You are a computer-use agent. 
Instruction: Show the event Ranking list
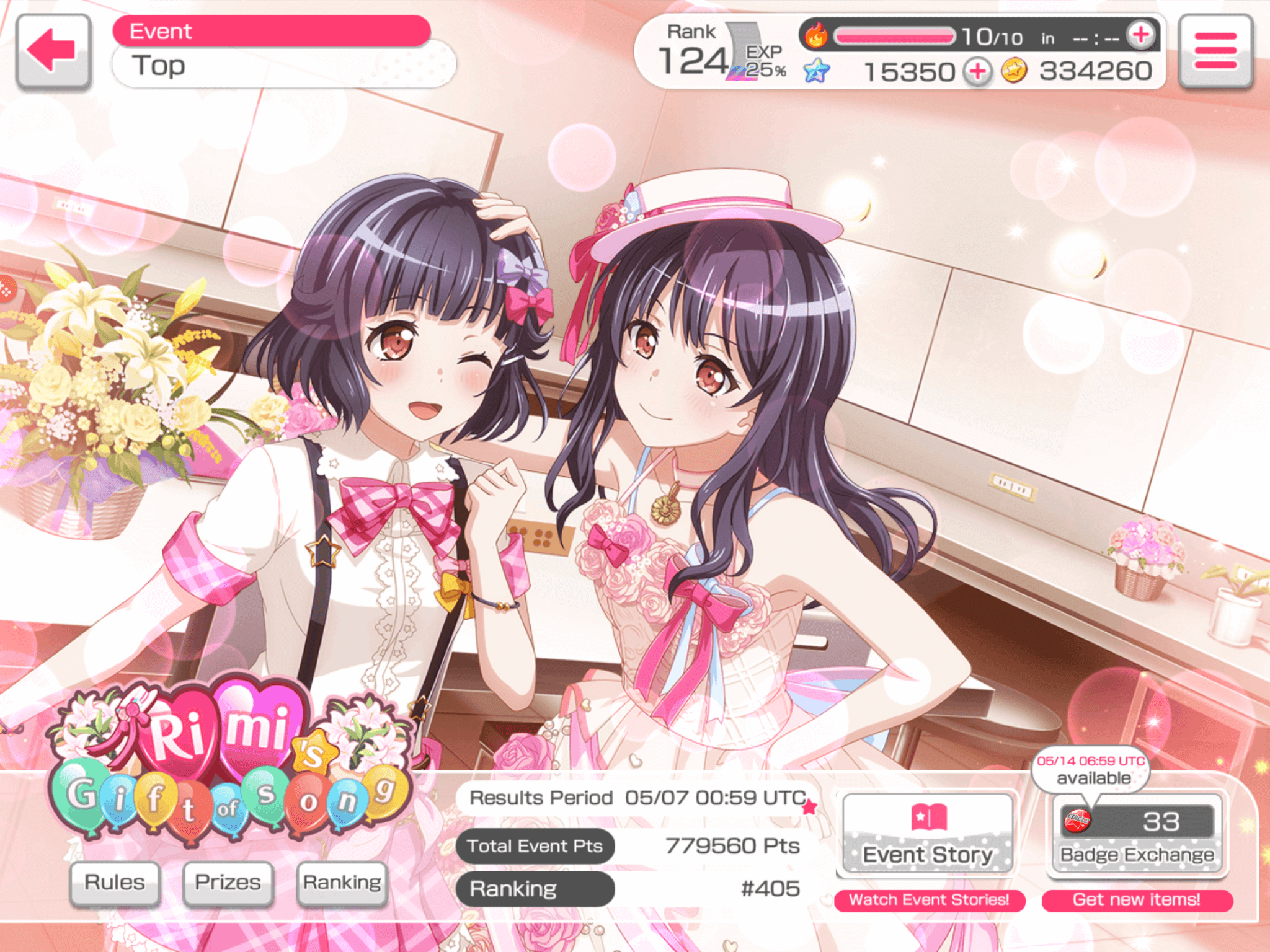tap(342, 883)
